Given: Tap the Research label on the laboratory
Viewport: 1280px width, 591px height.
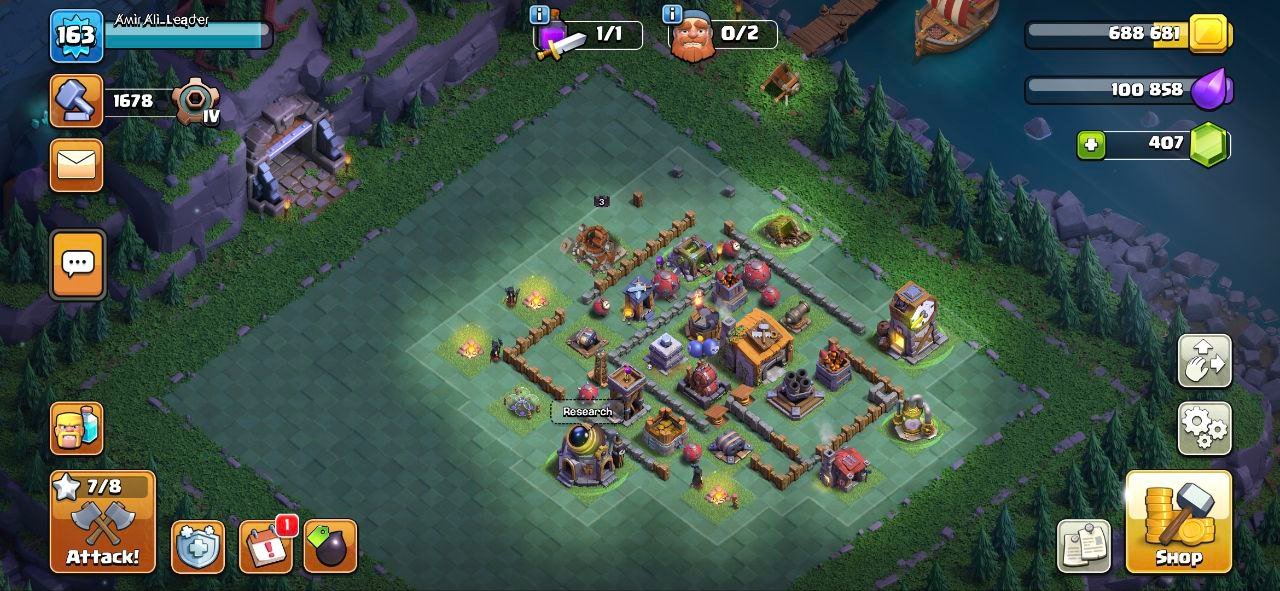Looking at the screenshot, I should tap(587, 412).
